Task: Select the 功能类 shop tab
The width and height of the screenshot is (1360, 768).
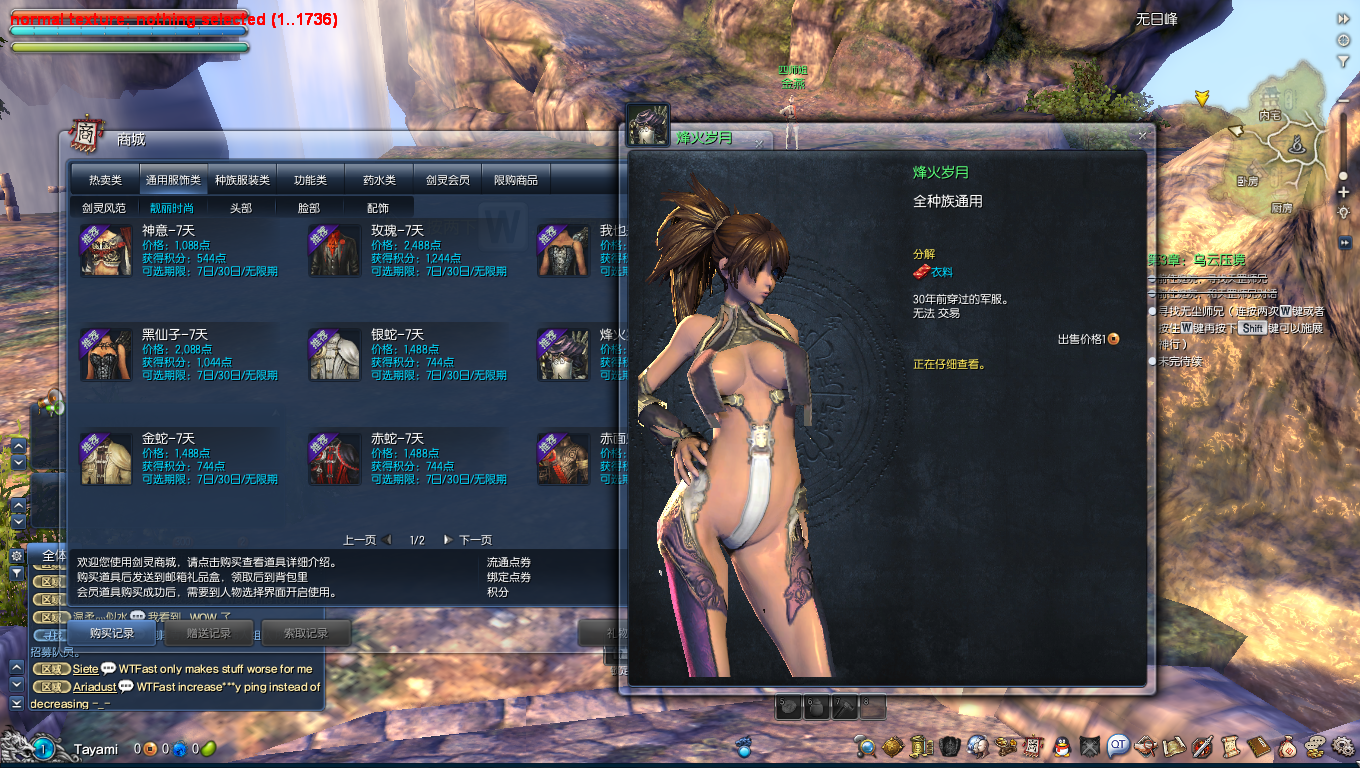Action: tap(310, 180)
